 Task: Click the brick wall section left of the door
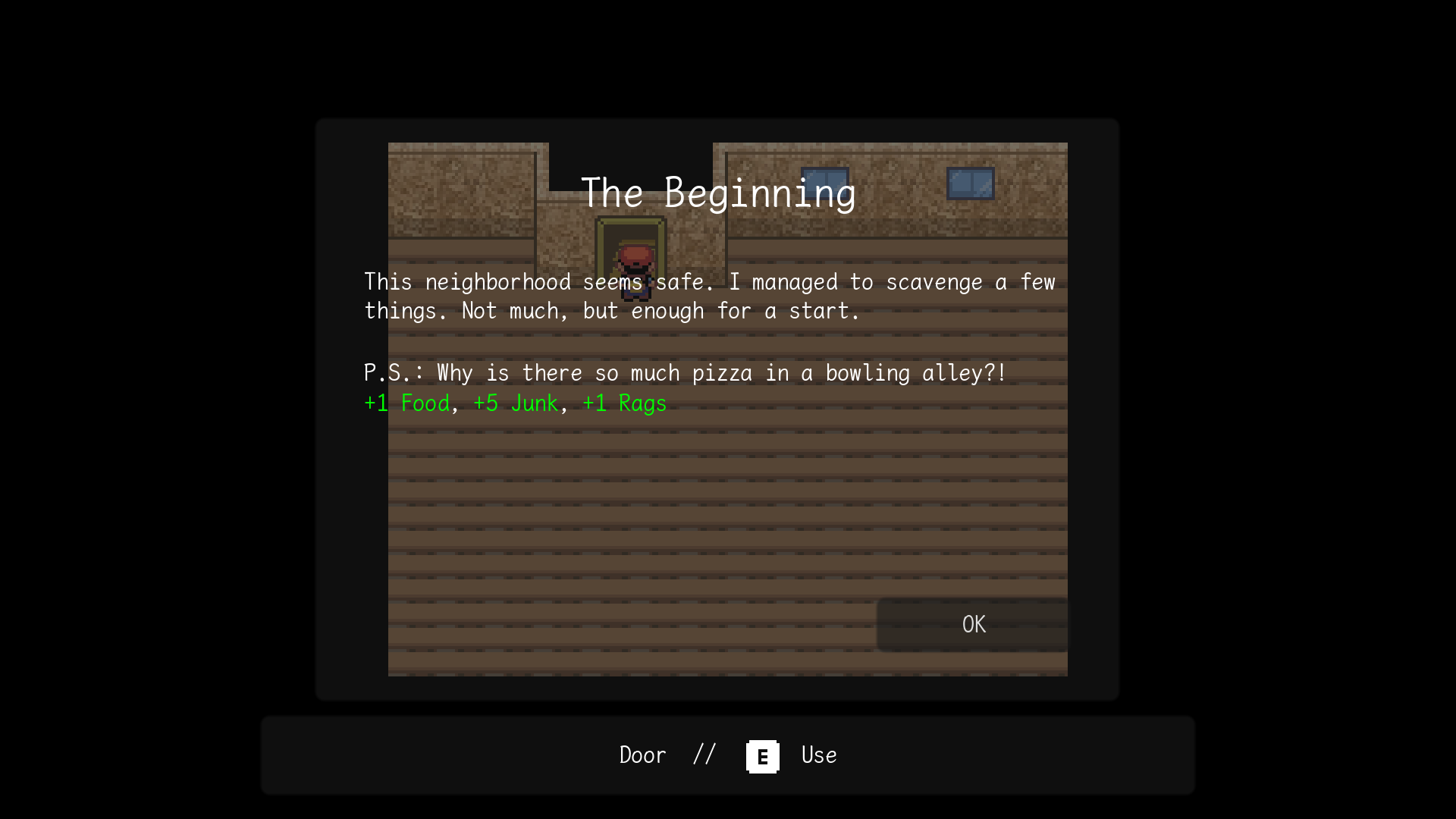click(463, 190)
